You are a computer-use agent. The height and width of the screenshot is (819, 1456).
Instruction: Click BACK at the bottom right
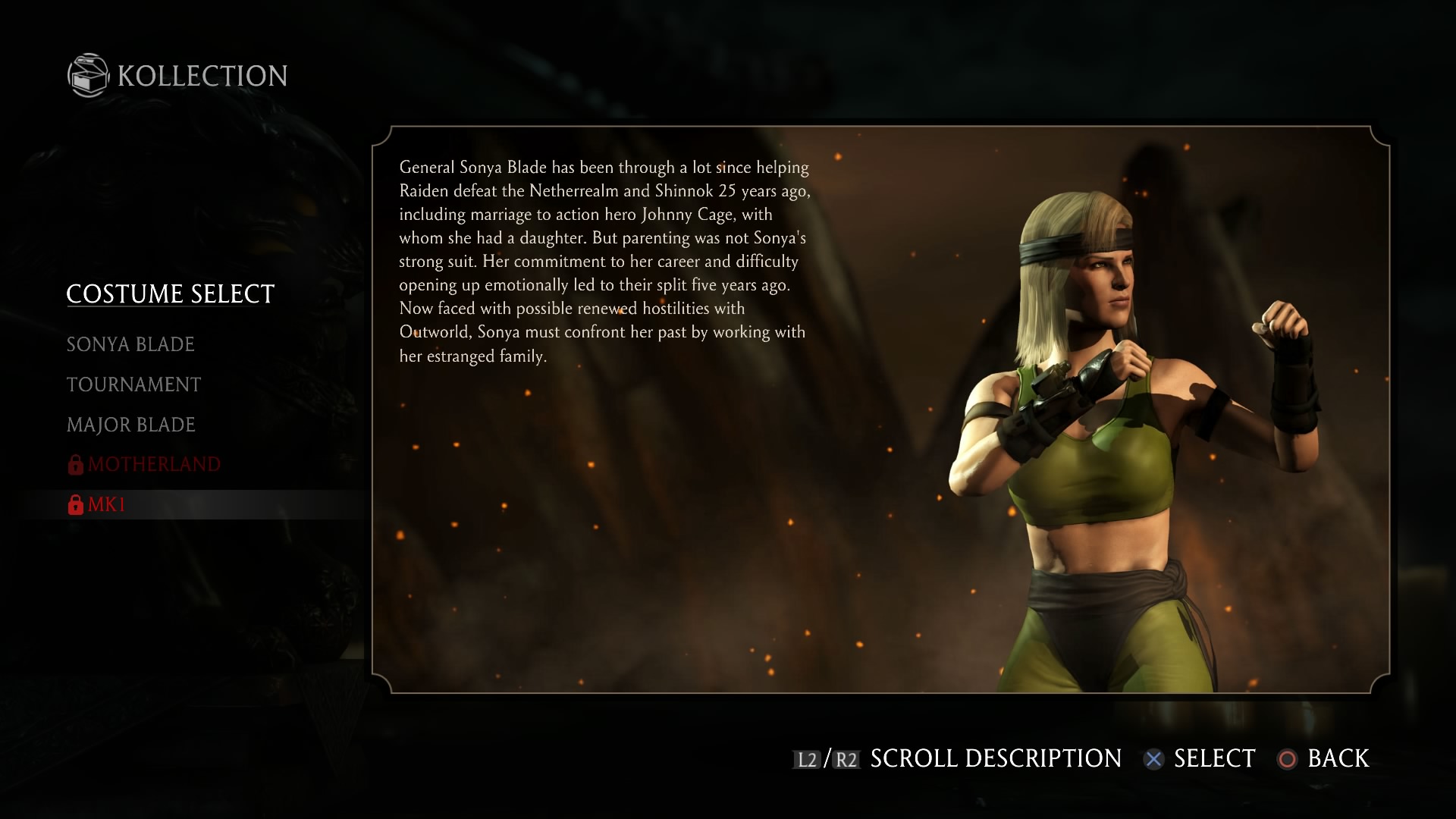1337,758
